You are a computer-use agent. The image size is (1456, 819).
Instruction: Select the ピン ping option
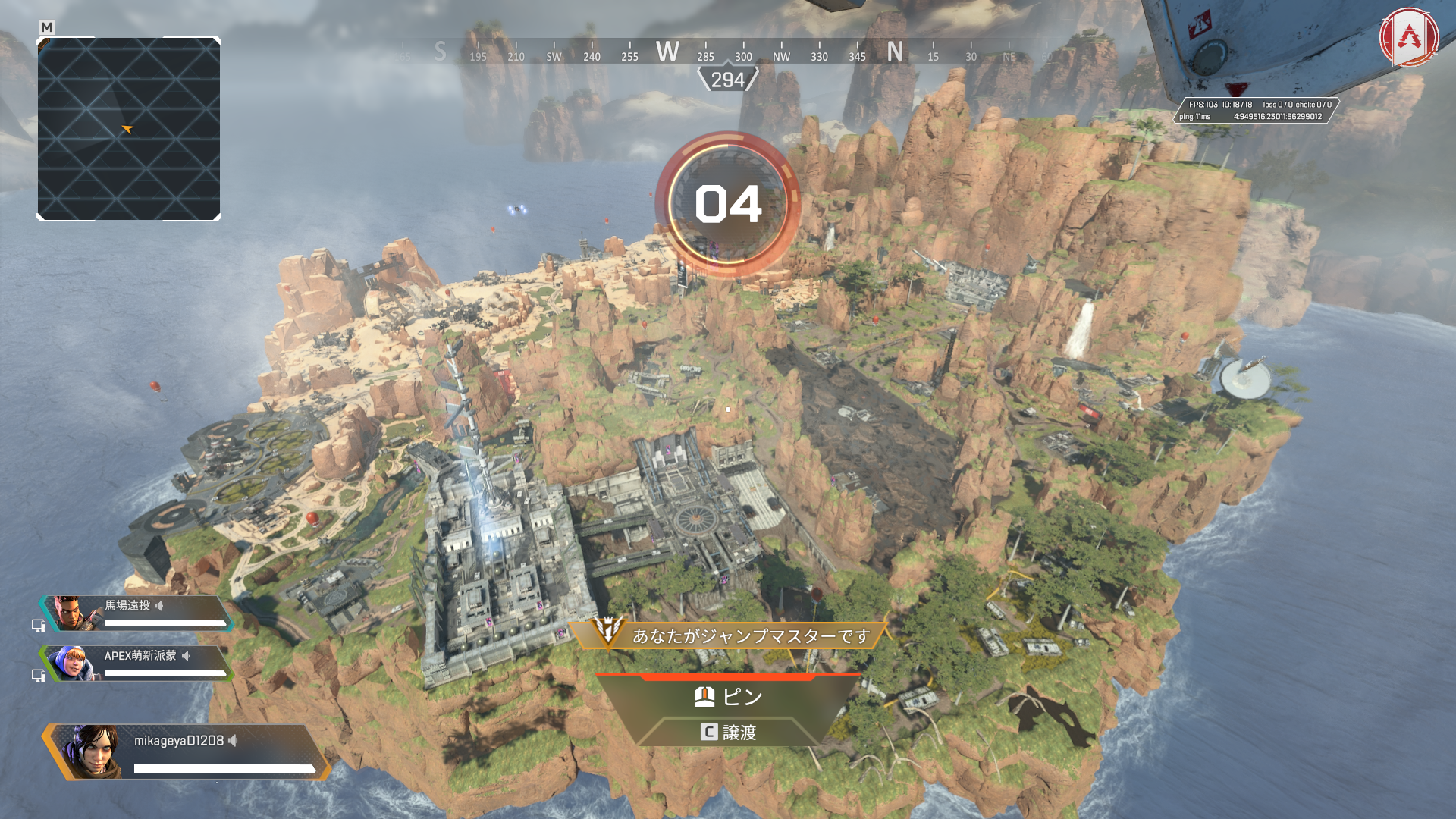tap(728, 696)
